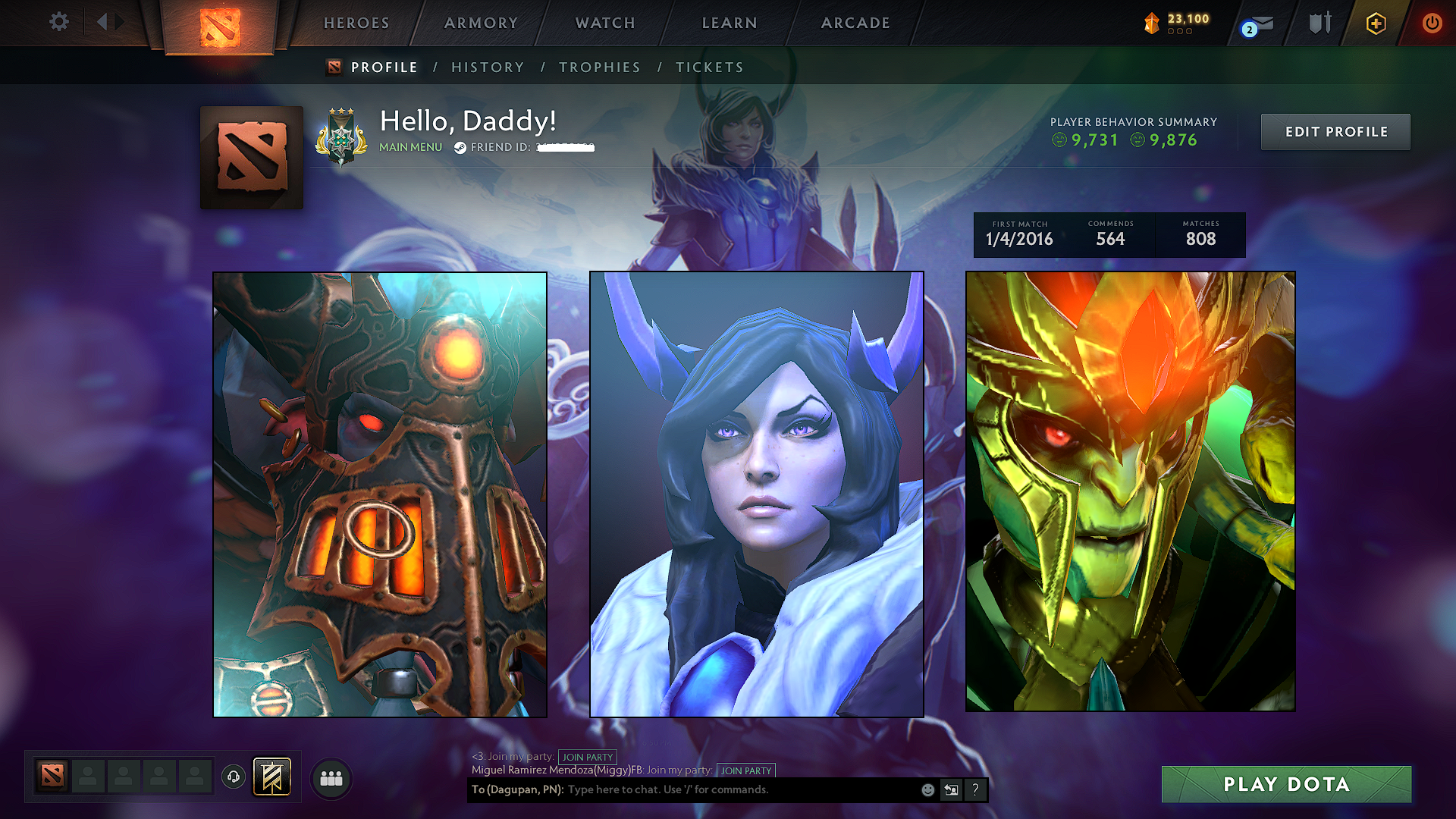Open ARCADE from the top menu
Image resolution: width=1456 pixels, height=819 pixels.
855,24
